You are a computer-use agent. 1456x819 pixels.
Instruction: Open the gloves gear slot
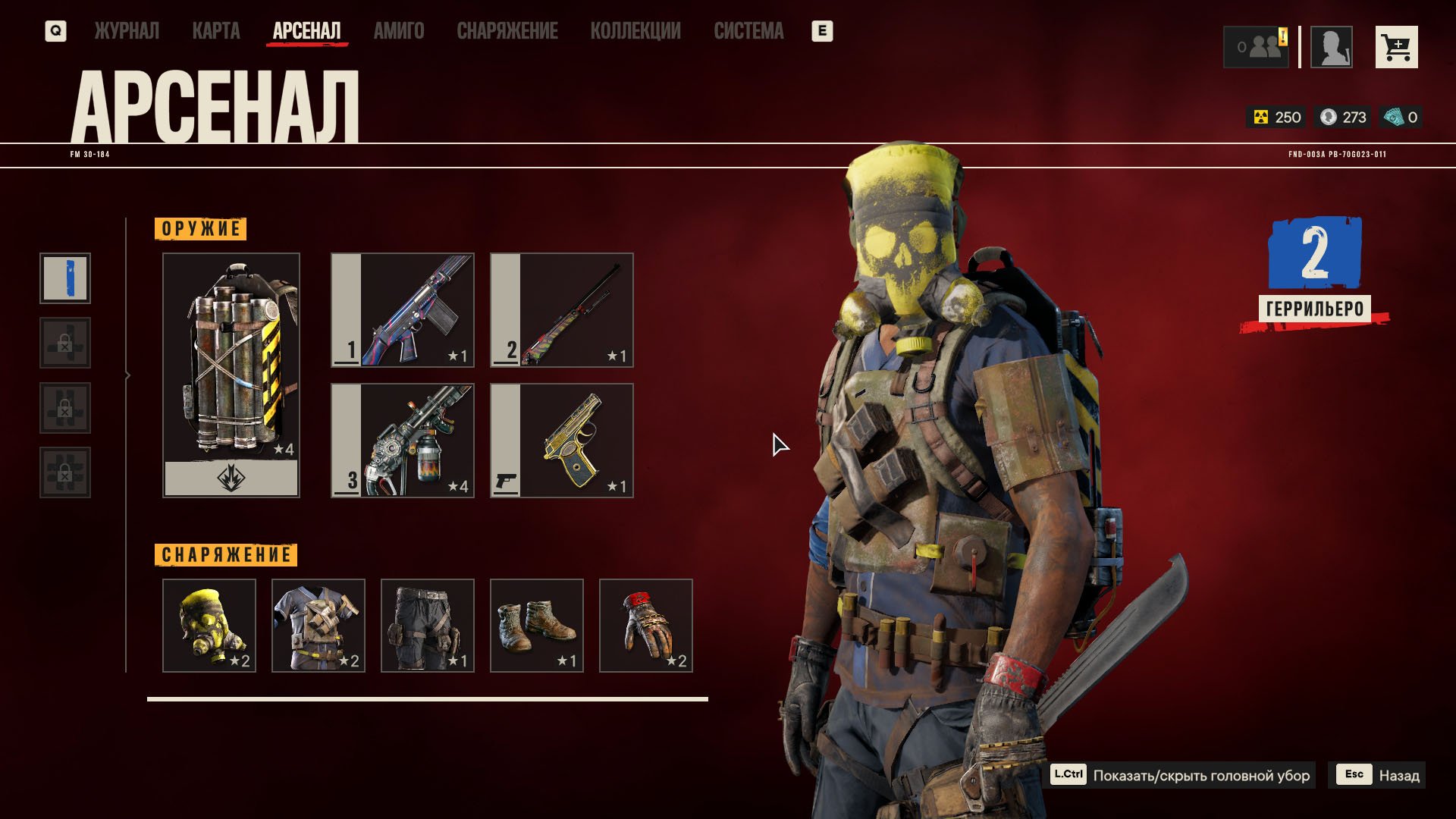(x=646, y=626)
